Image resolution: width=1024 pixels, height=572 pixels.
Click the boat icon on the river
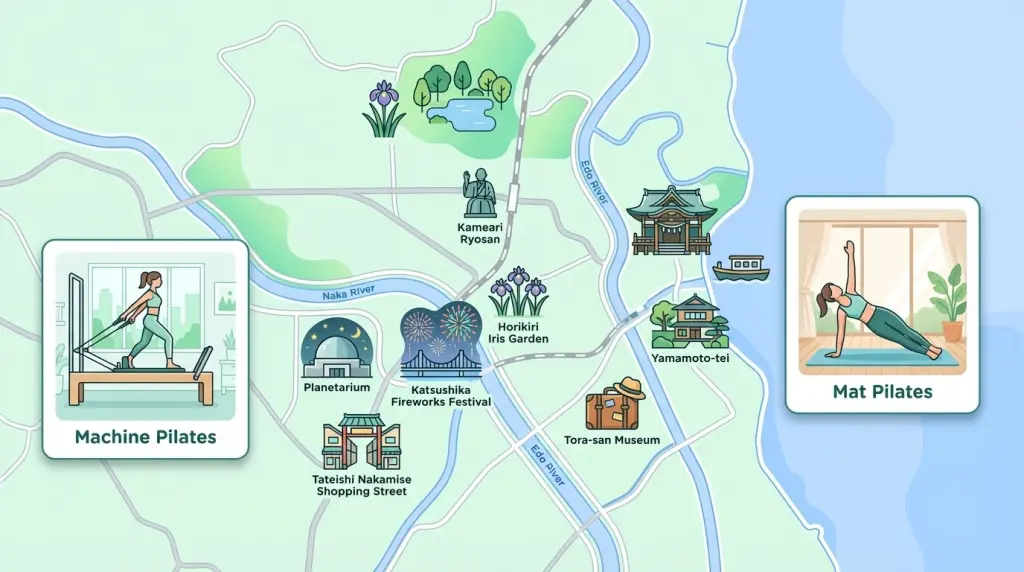741,268
